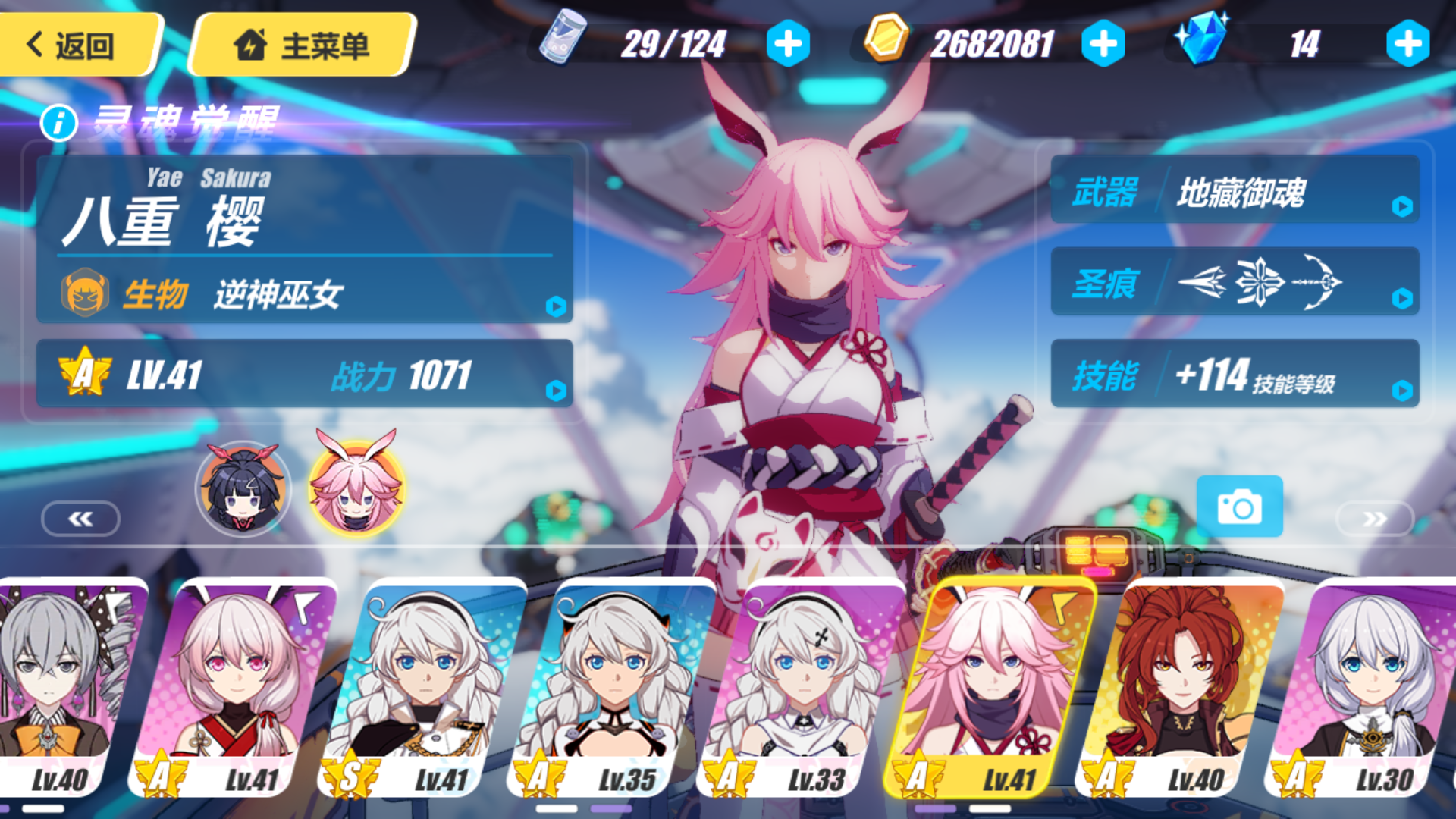This screenshot has height=819, width=1456.
Task: Open 逆神巫女 type details
Action: coord(557,306)
